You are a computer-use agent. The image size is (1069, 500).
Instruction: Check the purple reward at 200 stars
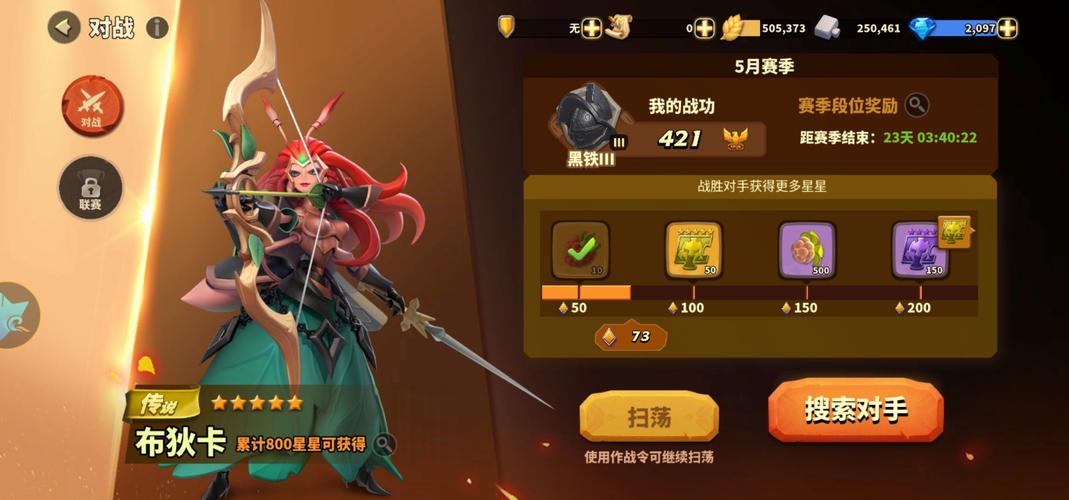[x=919, y=250]
